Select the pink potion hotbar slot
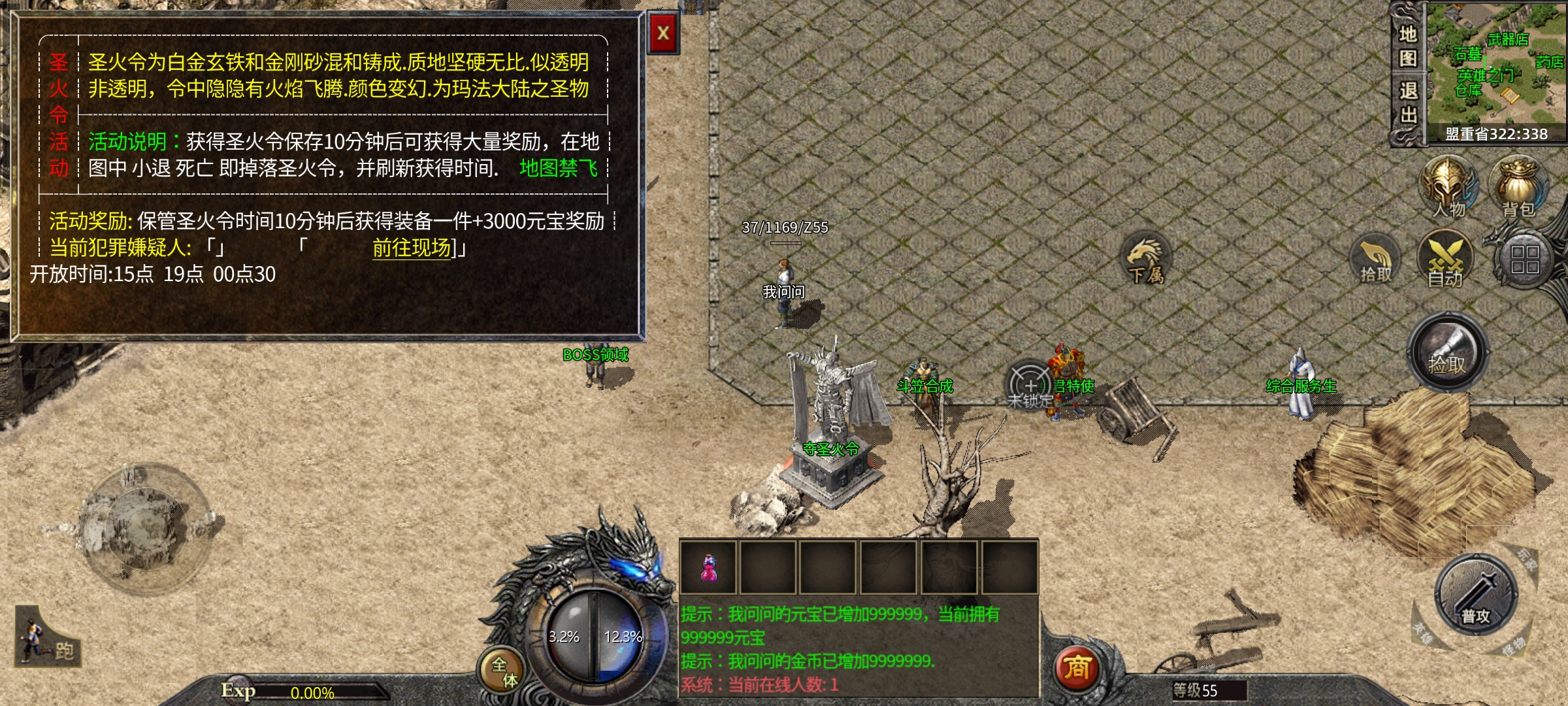Image resolution: width=1568 pixels, height=706 pixels. pos(708,567)
